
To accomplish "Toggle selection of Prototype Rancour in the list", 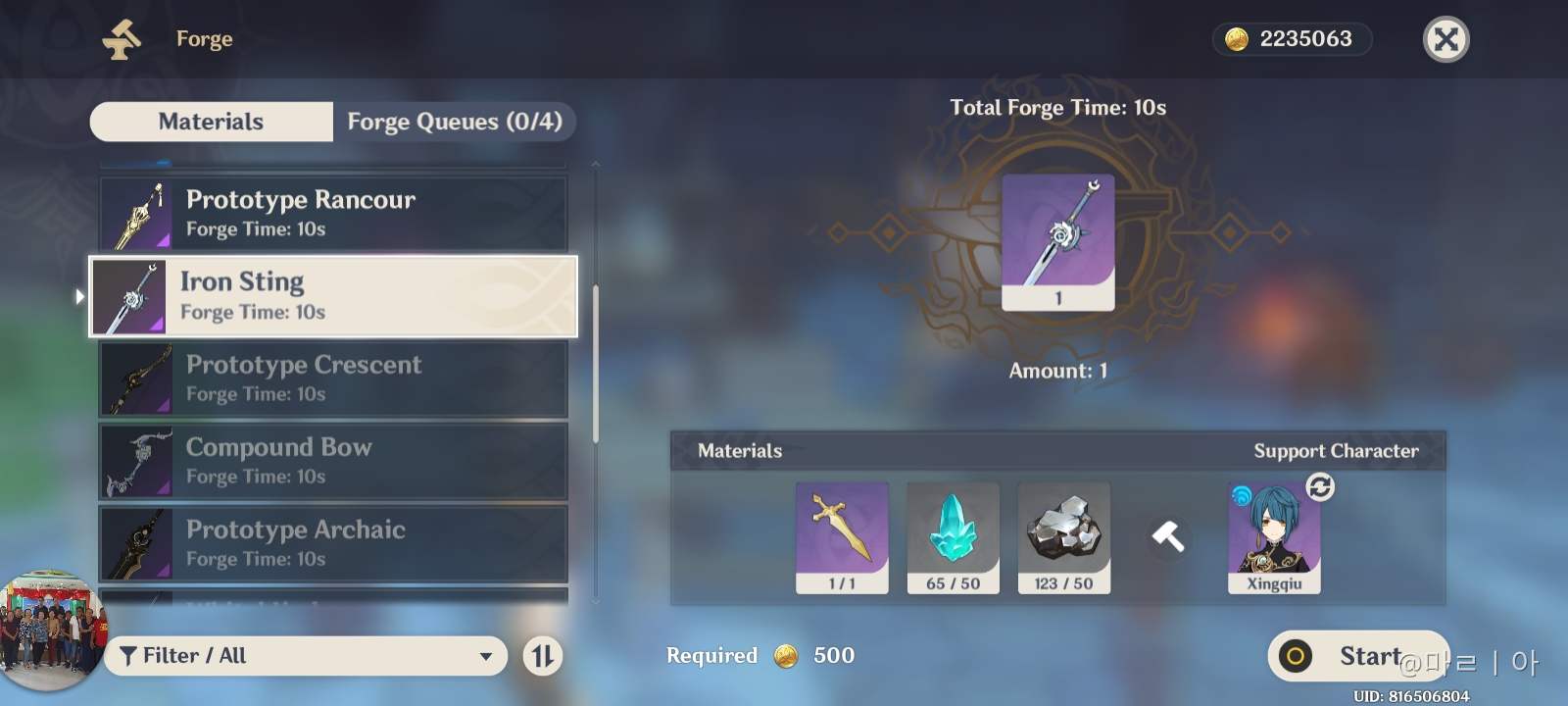I will tap(333, 212).
